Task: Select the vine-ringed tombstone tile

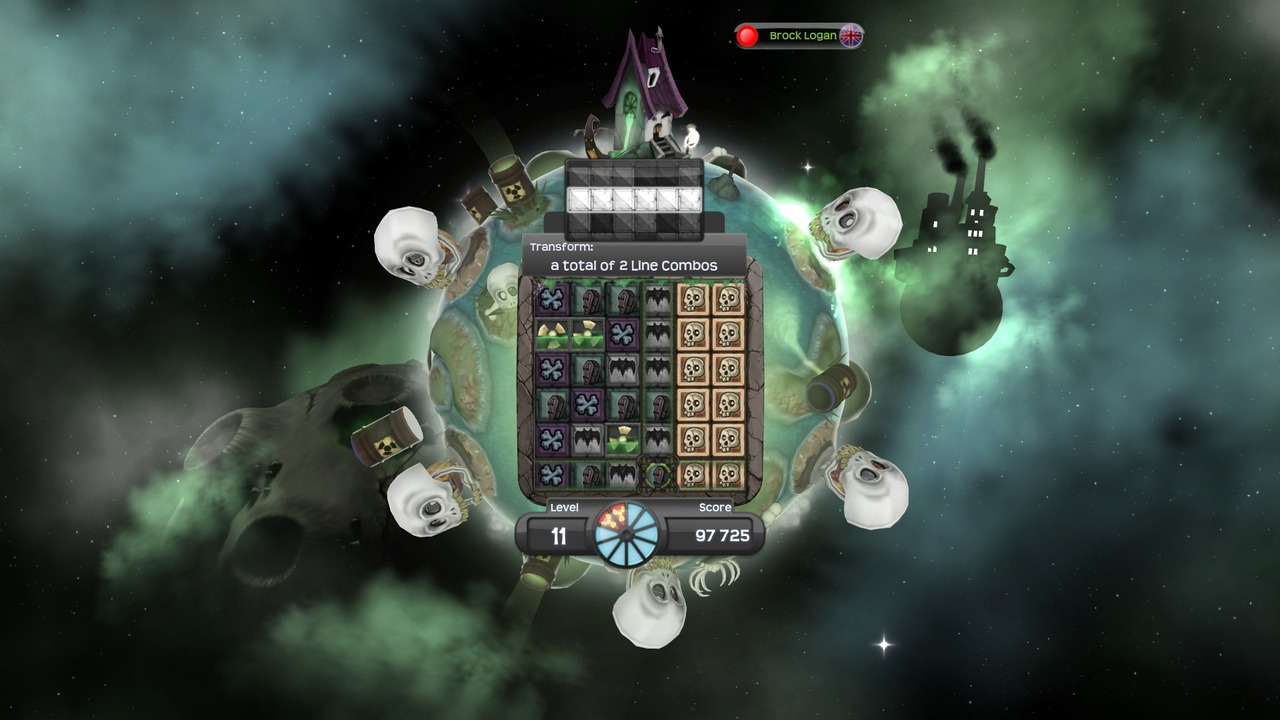Action: pyautogui.click(x=658, y=471)
